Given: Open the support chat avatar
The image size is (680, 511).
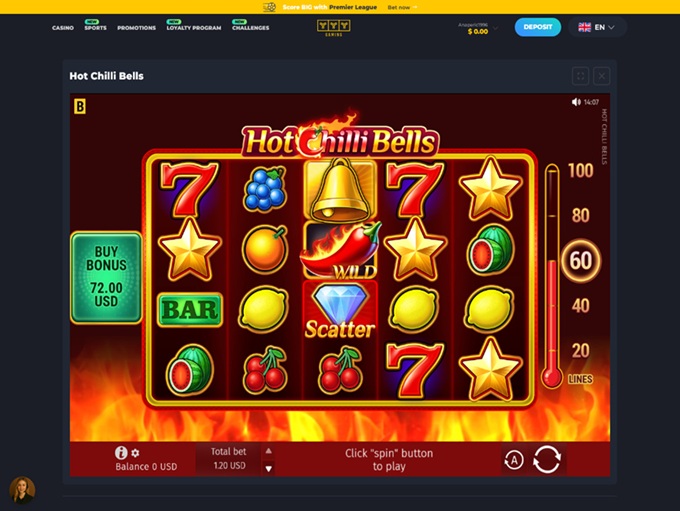Looking at the screenshot, I should (x=22, y=488).
